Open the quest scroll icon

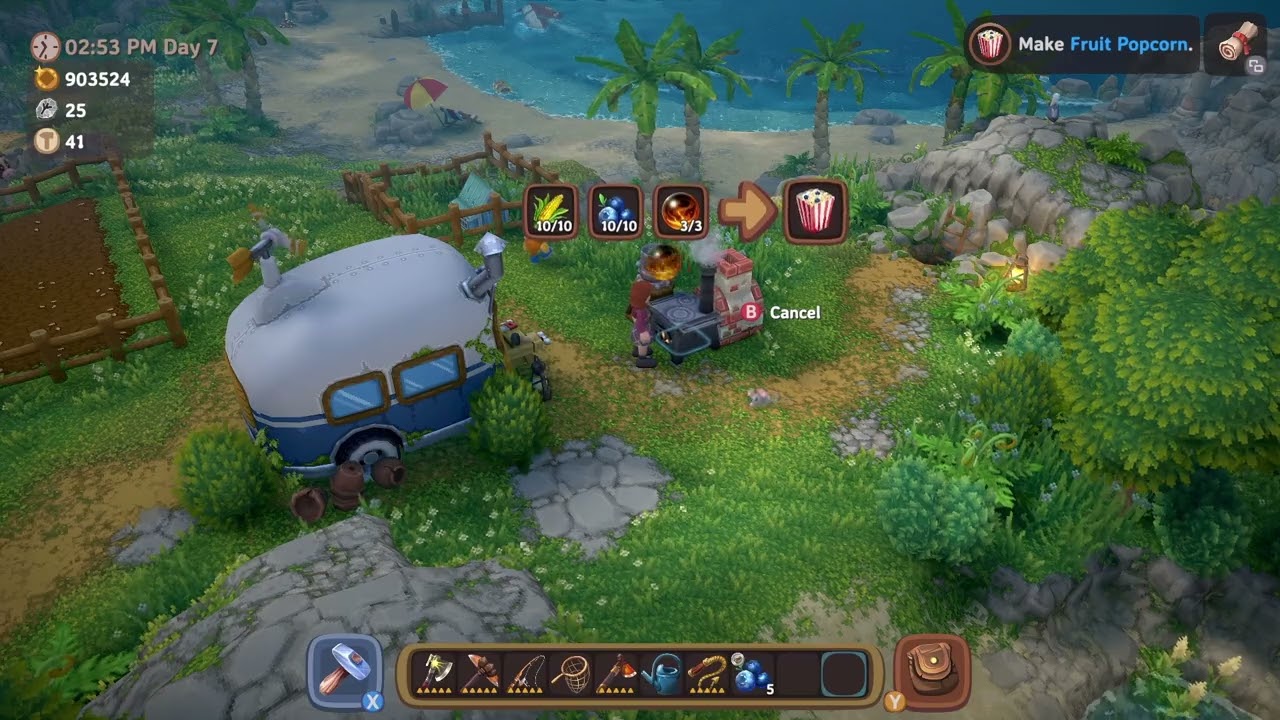tap(1236, 45)
